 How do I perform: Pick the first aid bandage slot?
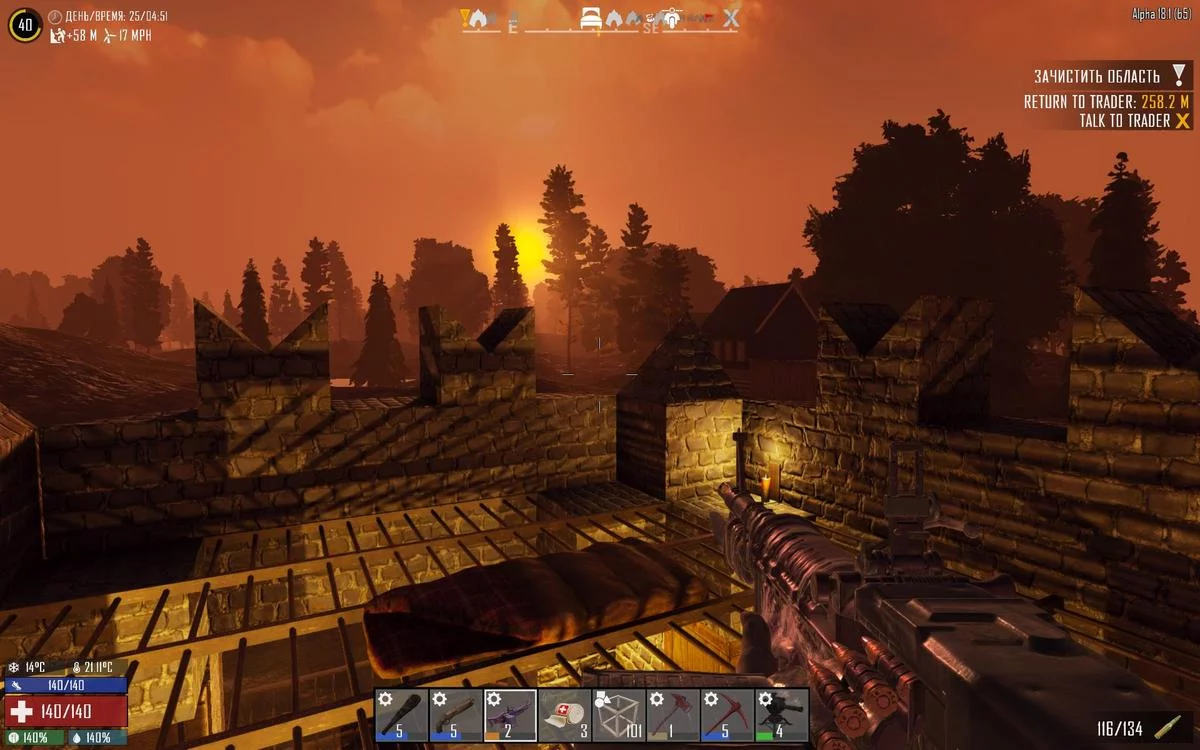[x=564, y=715]
